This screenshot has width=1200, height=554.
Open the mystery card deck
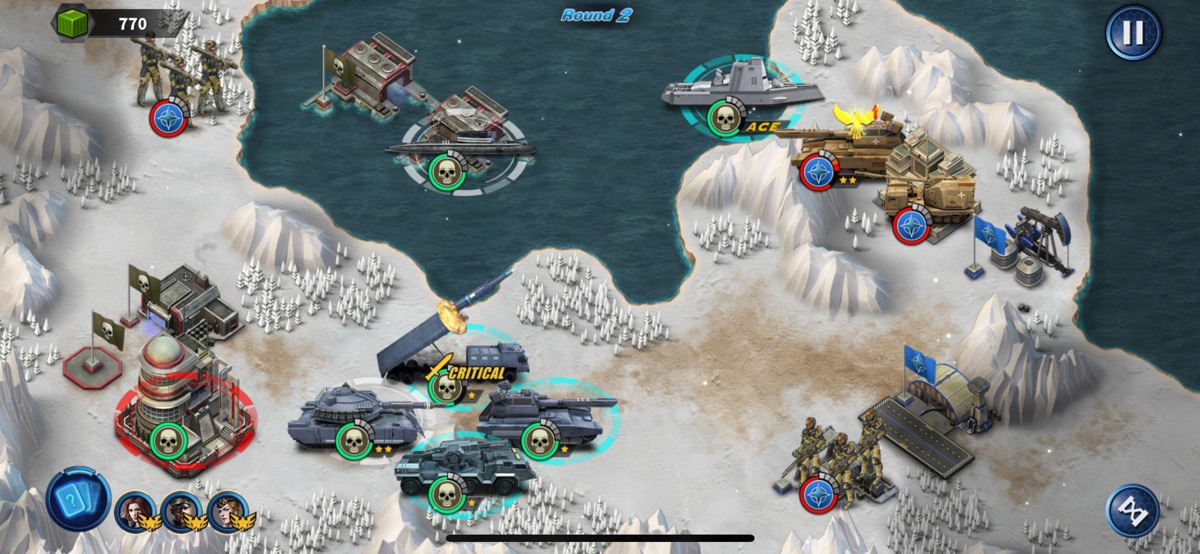coord(77,499)
